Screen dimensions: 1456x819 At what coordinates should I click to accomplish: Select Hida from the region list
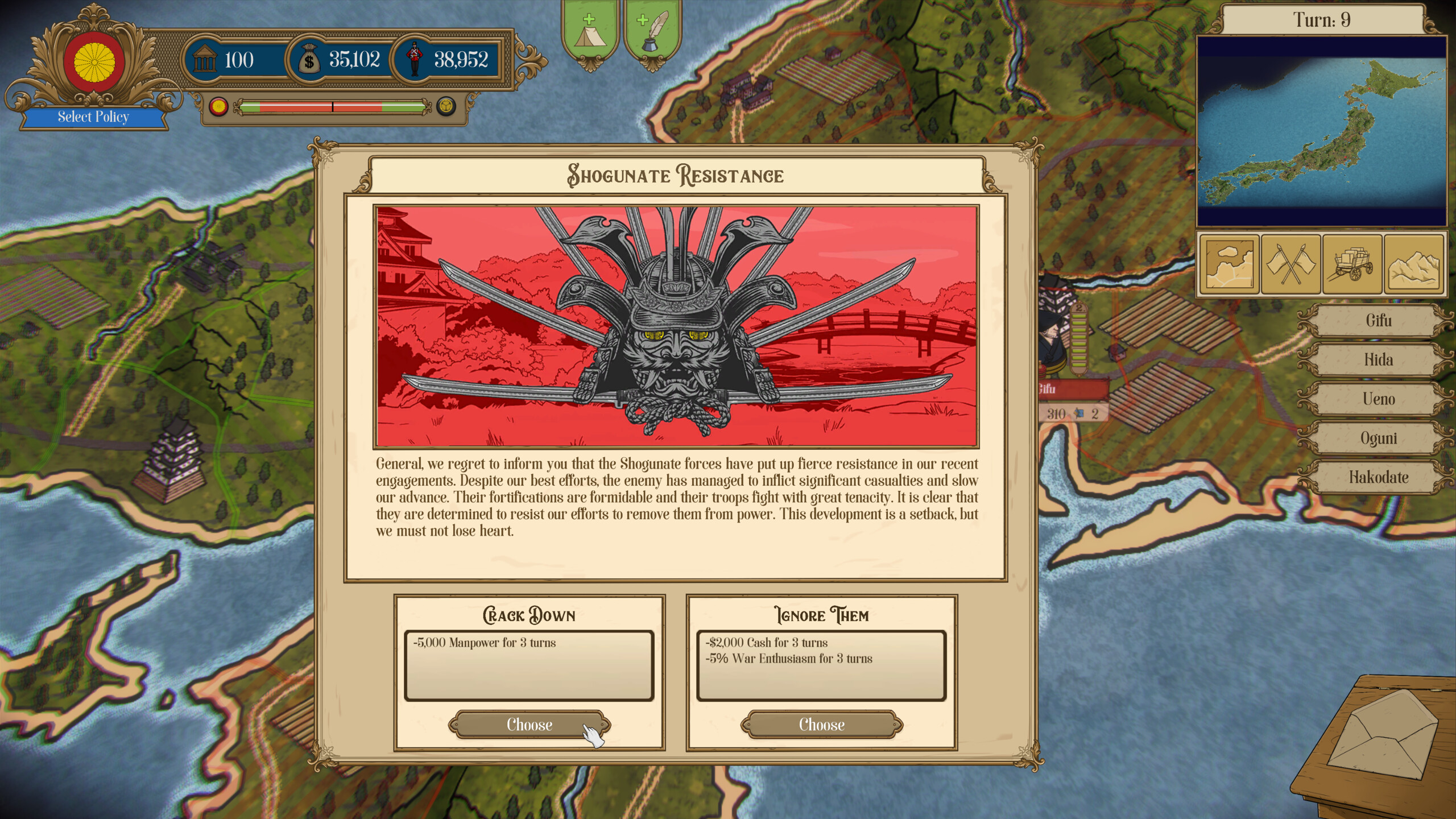[1376, 359]
